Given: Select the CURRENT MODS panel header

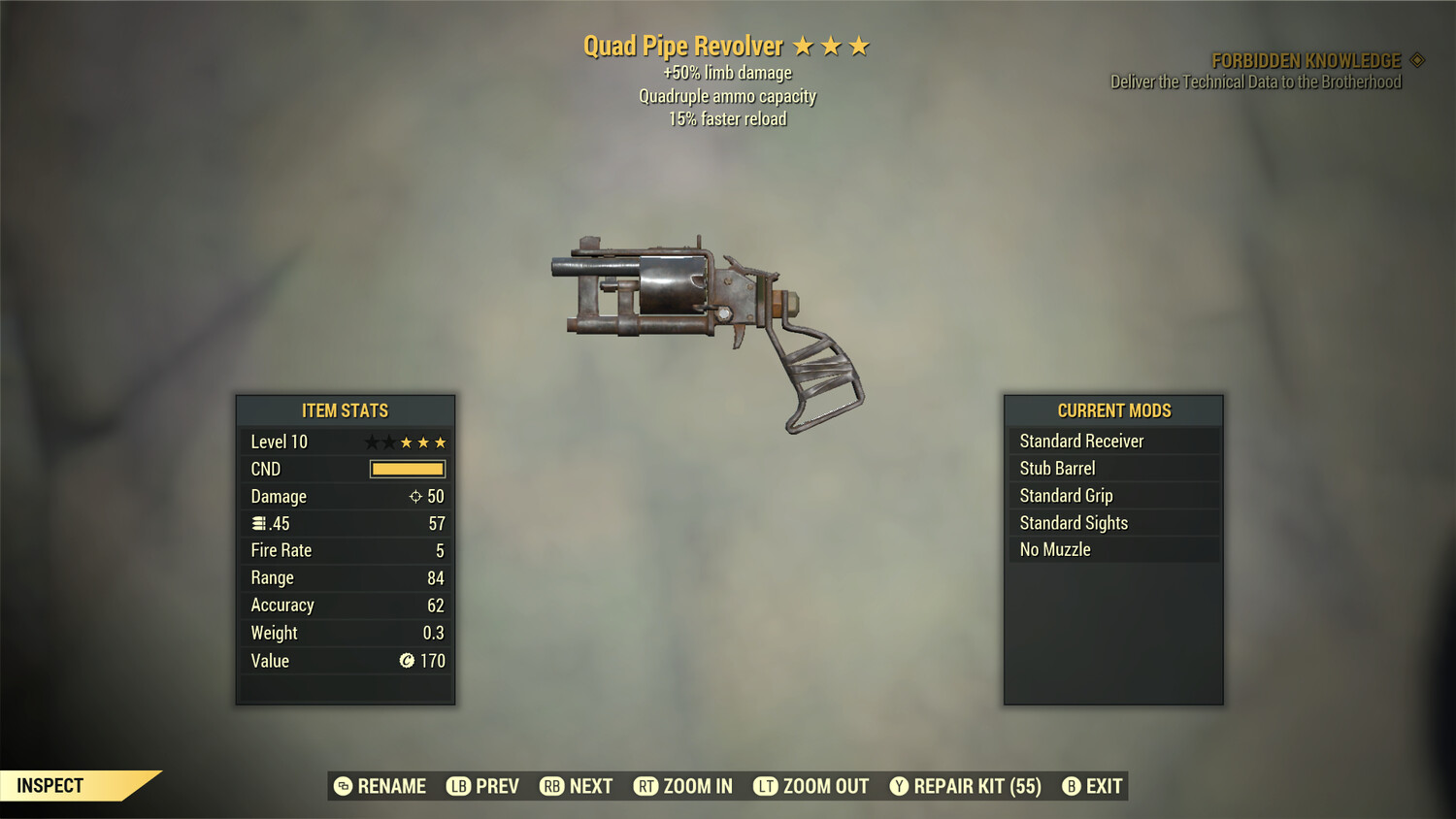Looking at the screenshot, I should point(1113,410).
